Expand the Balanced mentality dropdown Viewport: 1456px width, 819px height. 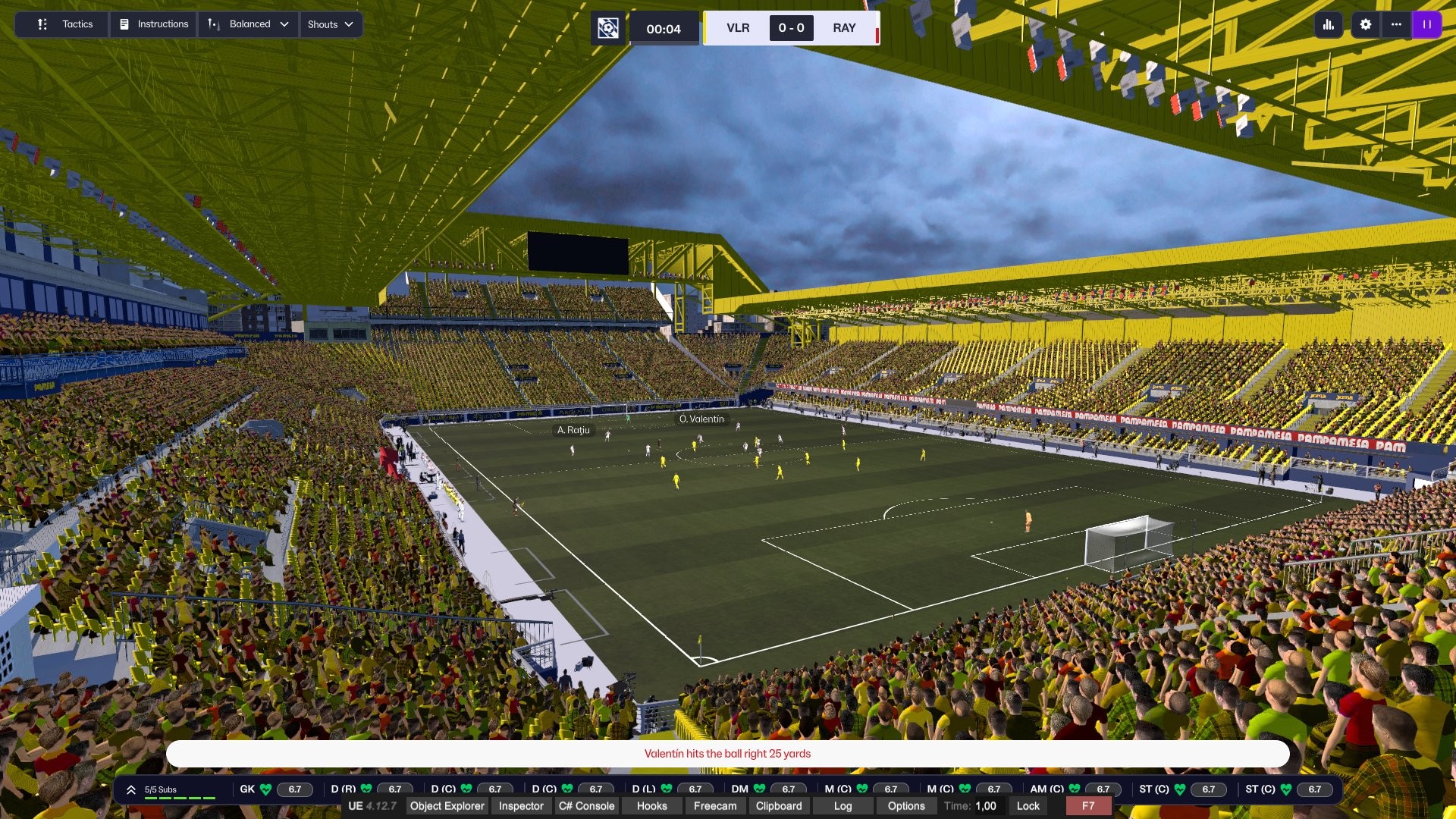[249, 24]
